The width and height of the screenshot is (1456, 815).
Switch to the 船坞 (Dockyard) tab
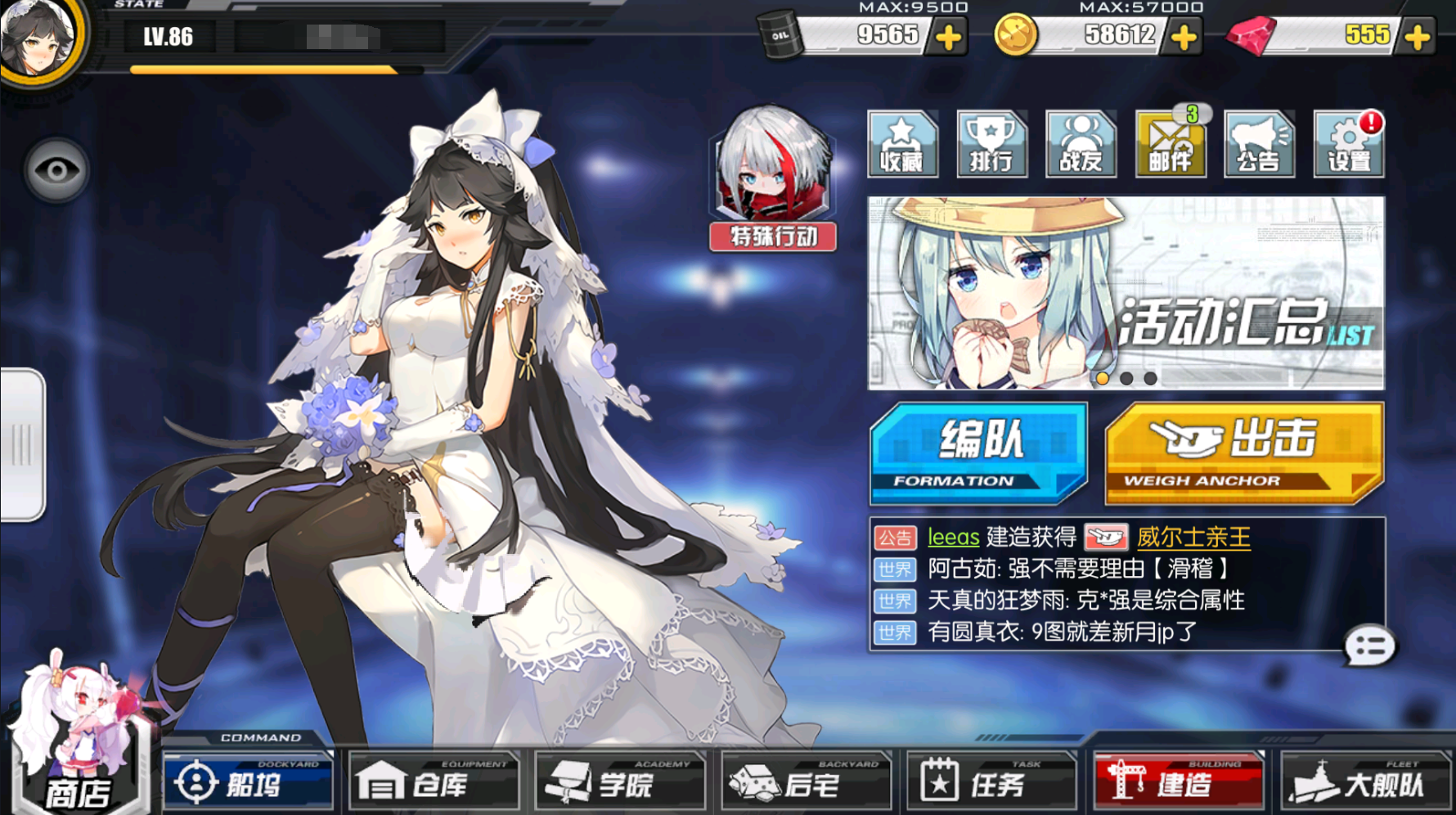[248, 781]
